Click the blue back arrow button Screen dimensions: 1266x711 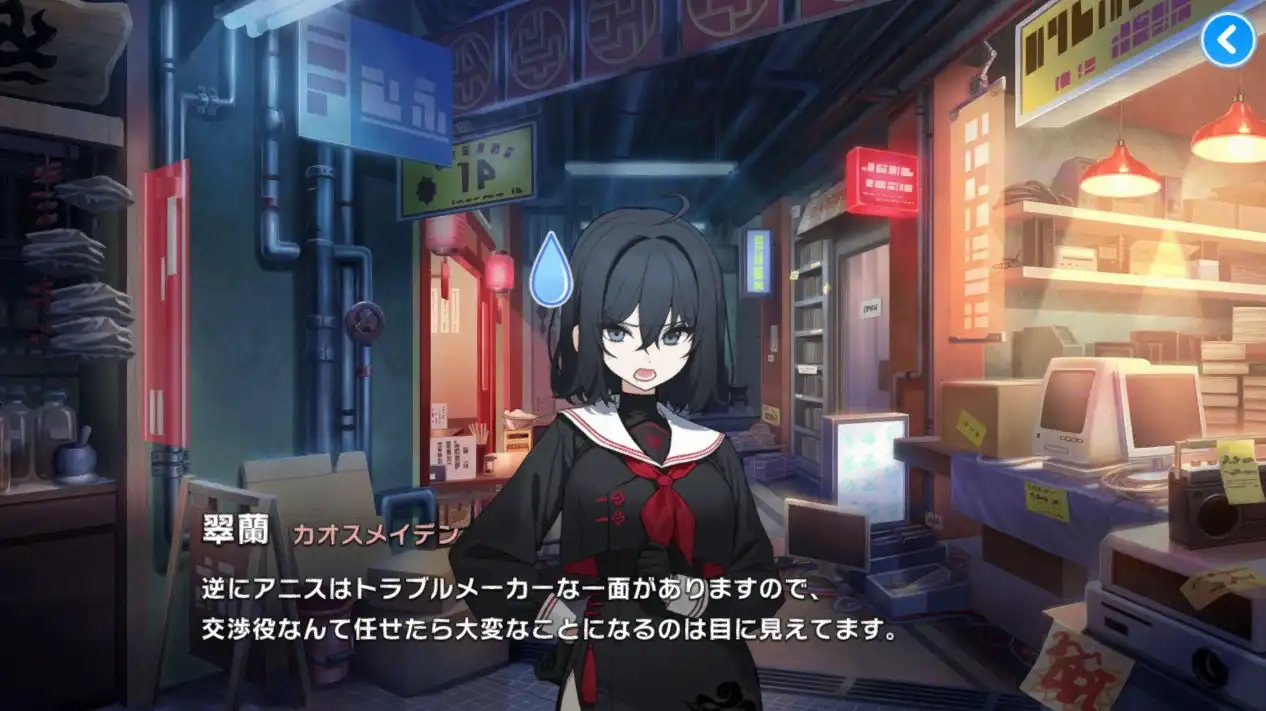[x=1227, y=40]
